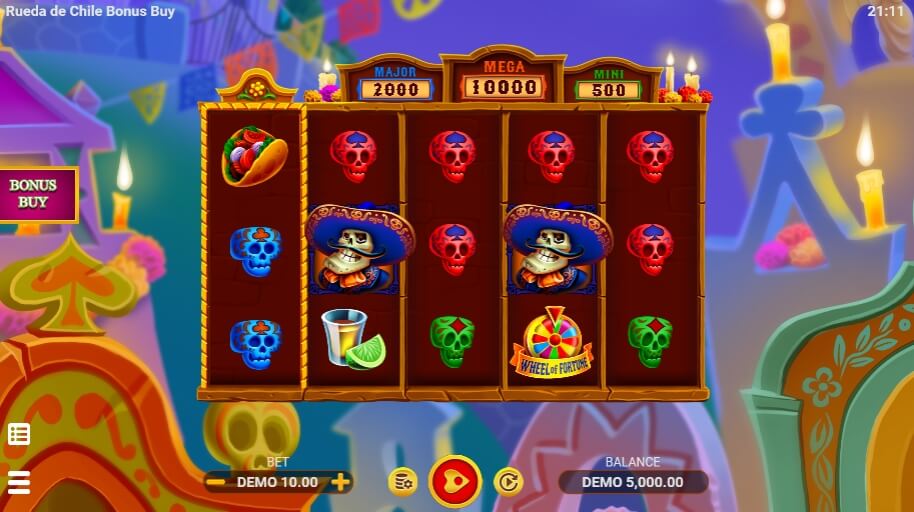Spin the reels with the red play button
This screenshot has height=512, width=914.
pyautogui.click(x=455, y=481)
